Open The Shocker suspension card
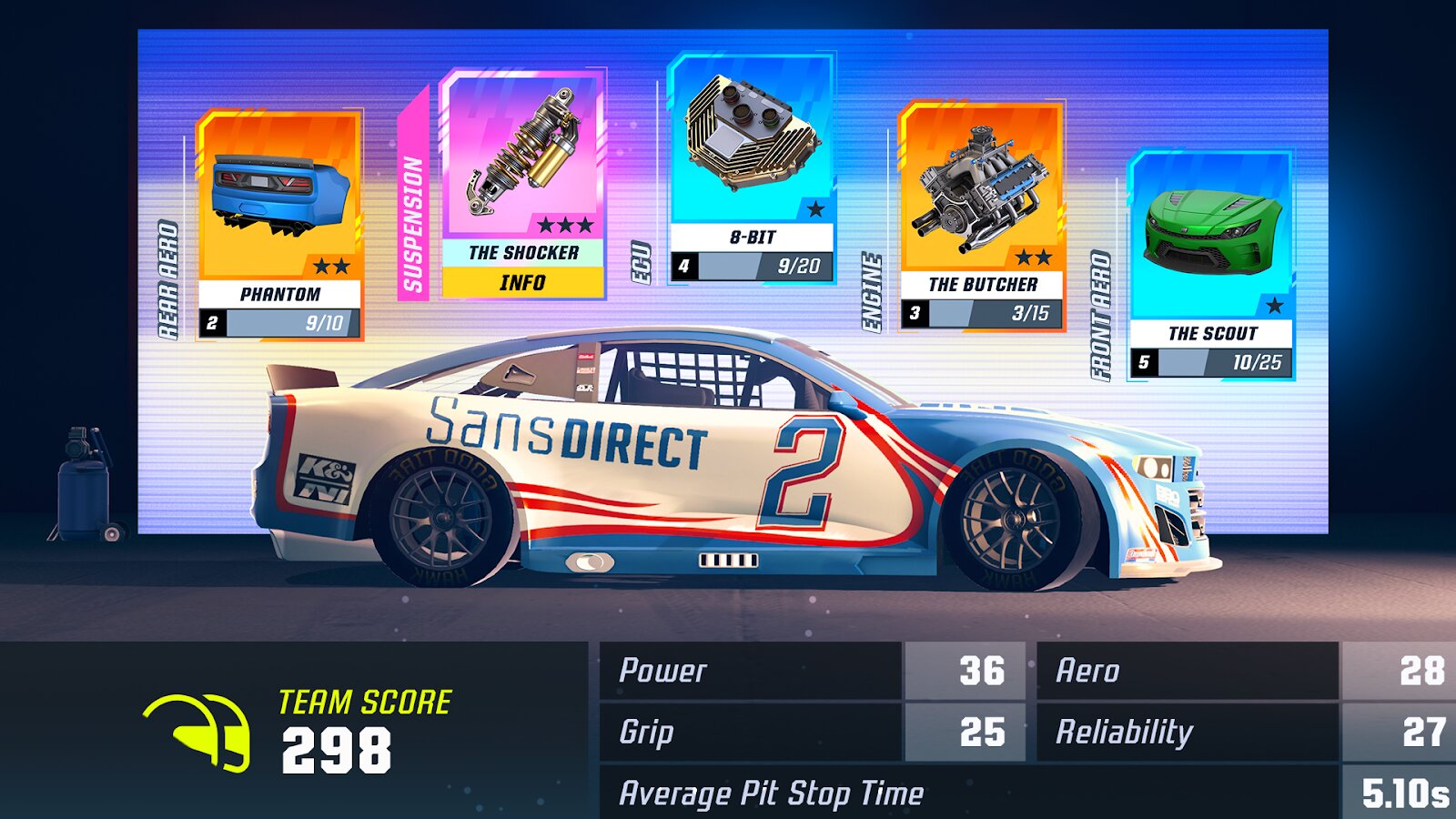Image resolution: width=1456 pixels, height=819 pixels. click(x=522, y=164)
